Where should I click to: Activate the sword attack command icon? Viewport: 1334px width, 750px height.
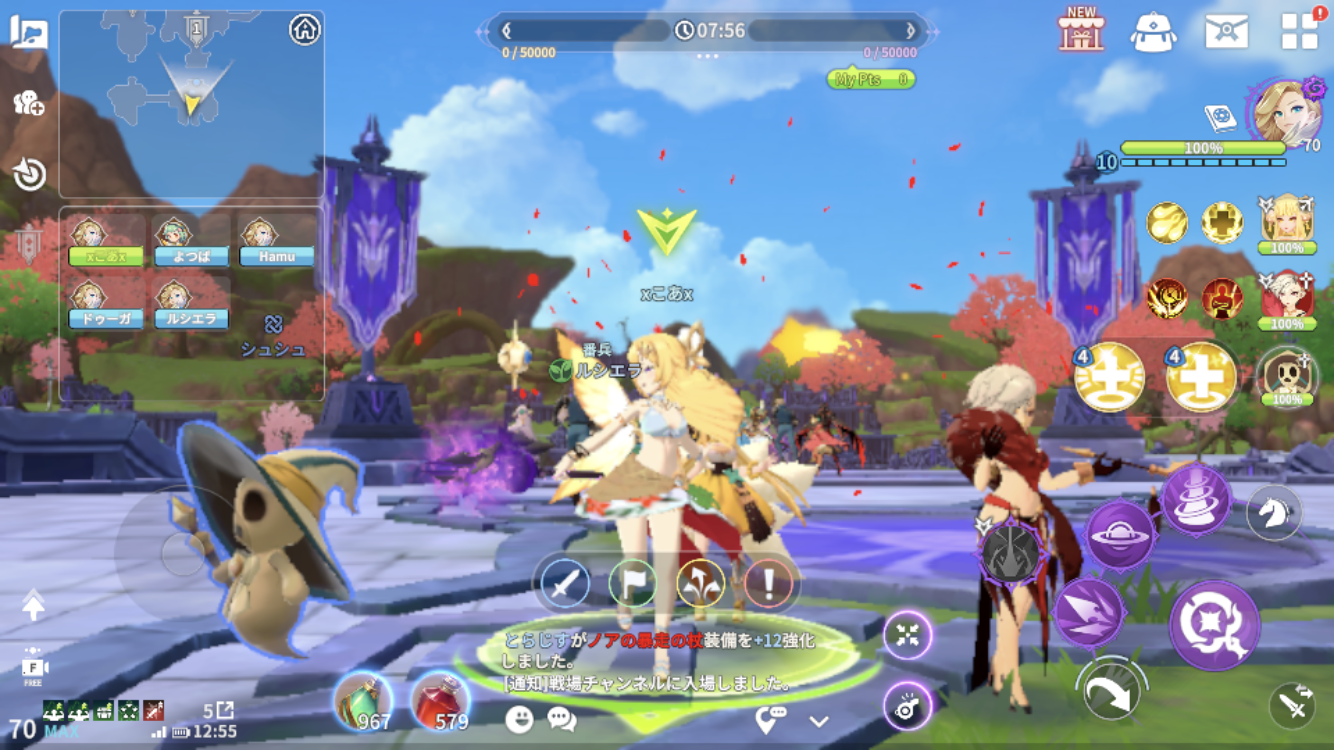click(565, 582)
